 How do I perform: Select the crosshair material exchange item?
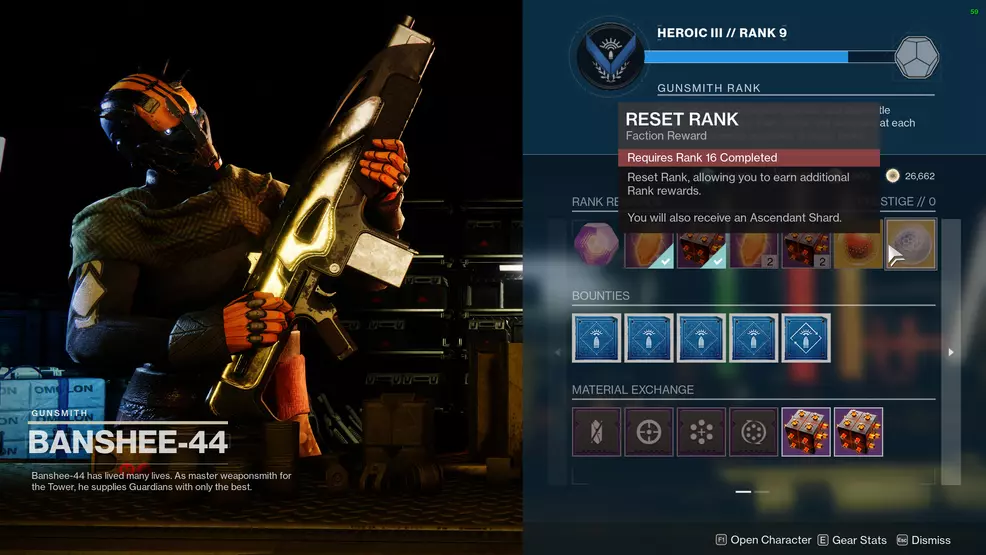649,431
